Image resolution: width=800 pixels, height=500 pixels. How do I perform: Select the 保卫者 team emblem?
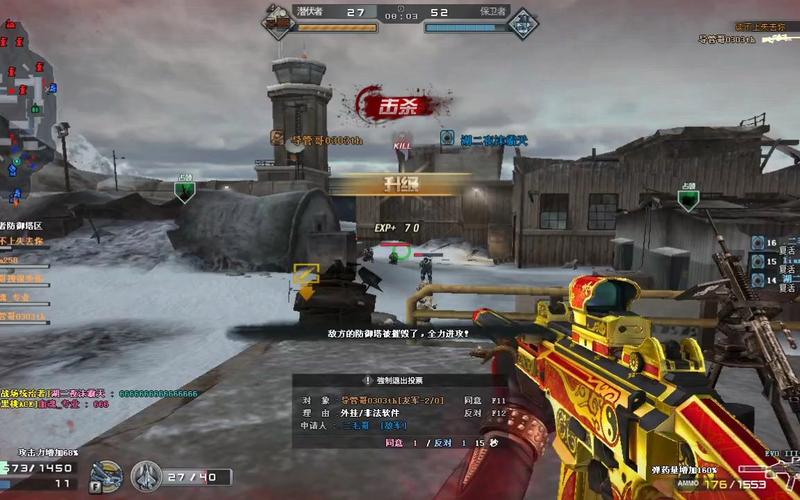[x=521, y=22]
